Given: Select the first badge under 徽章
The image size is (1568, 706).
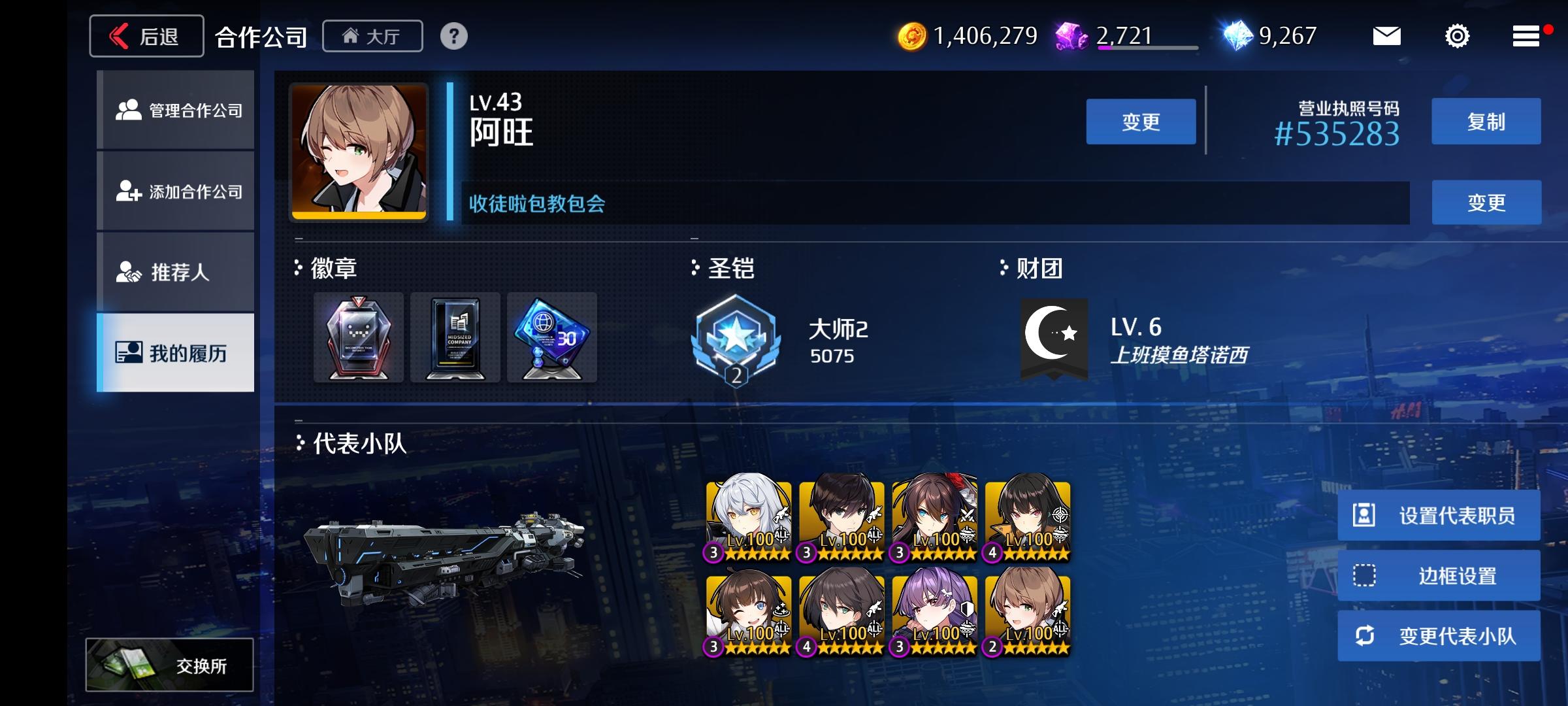Looking at the screenshot, I should [358, 337].
